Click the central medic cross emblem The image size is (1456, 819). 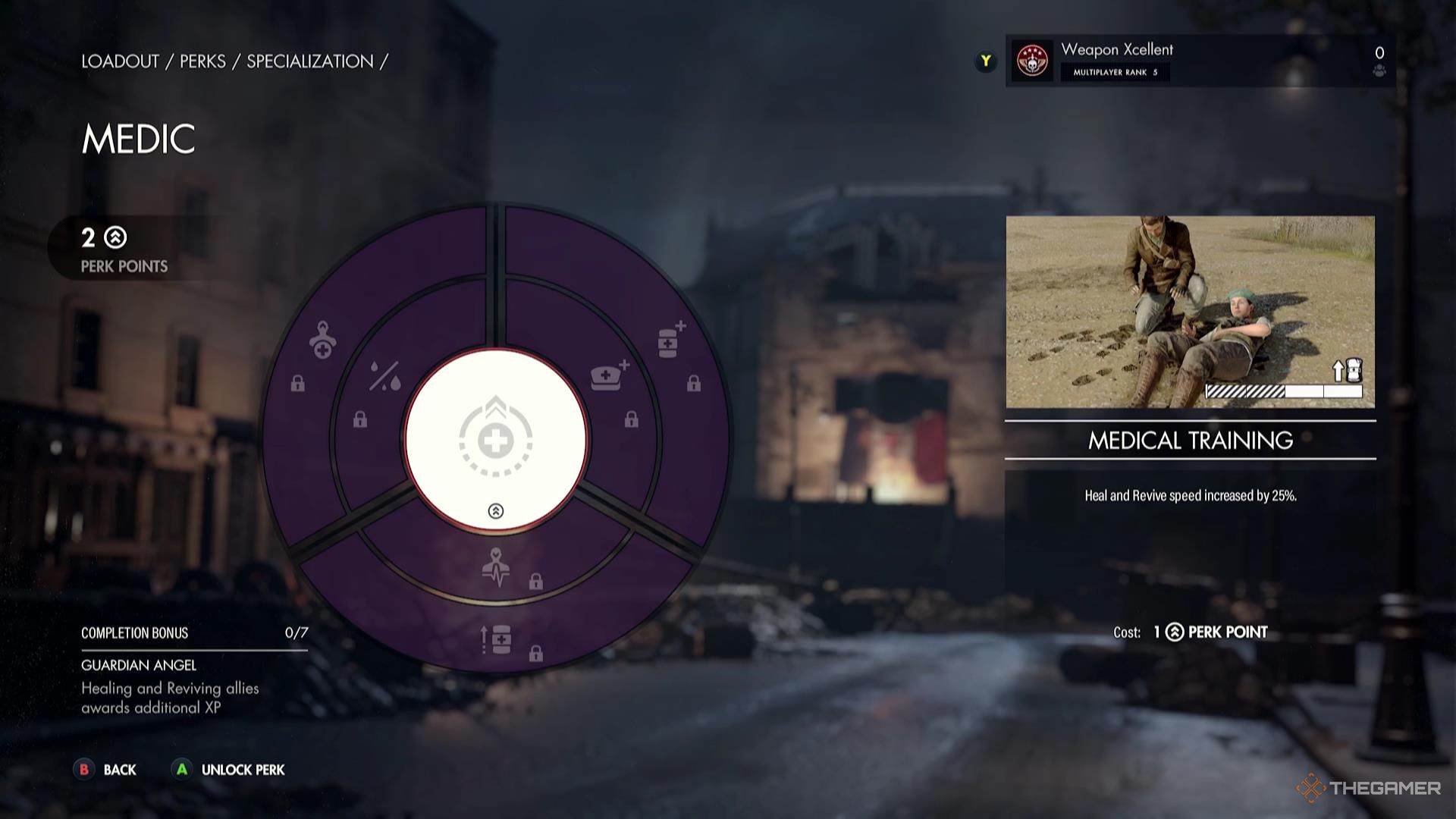tap(497, 440)
